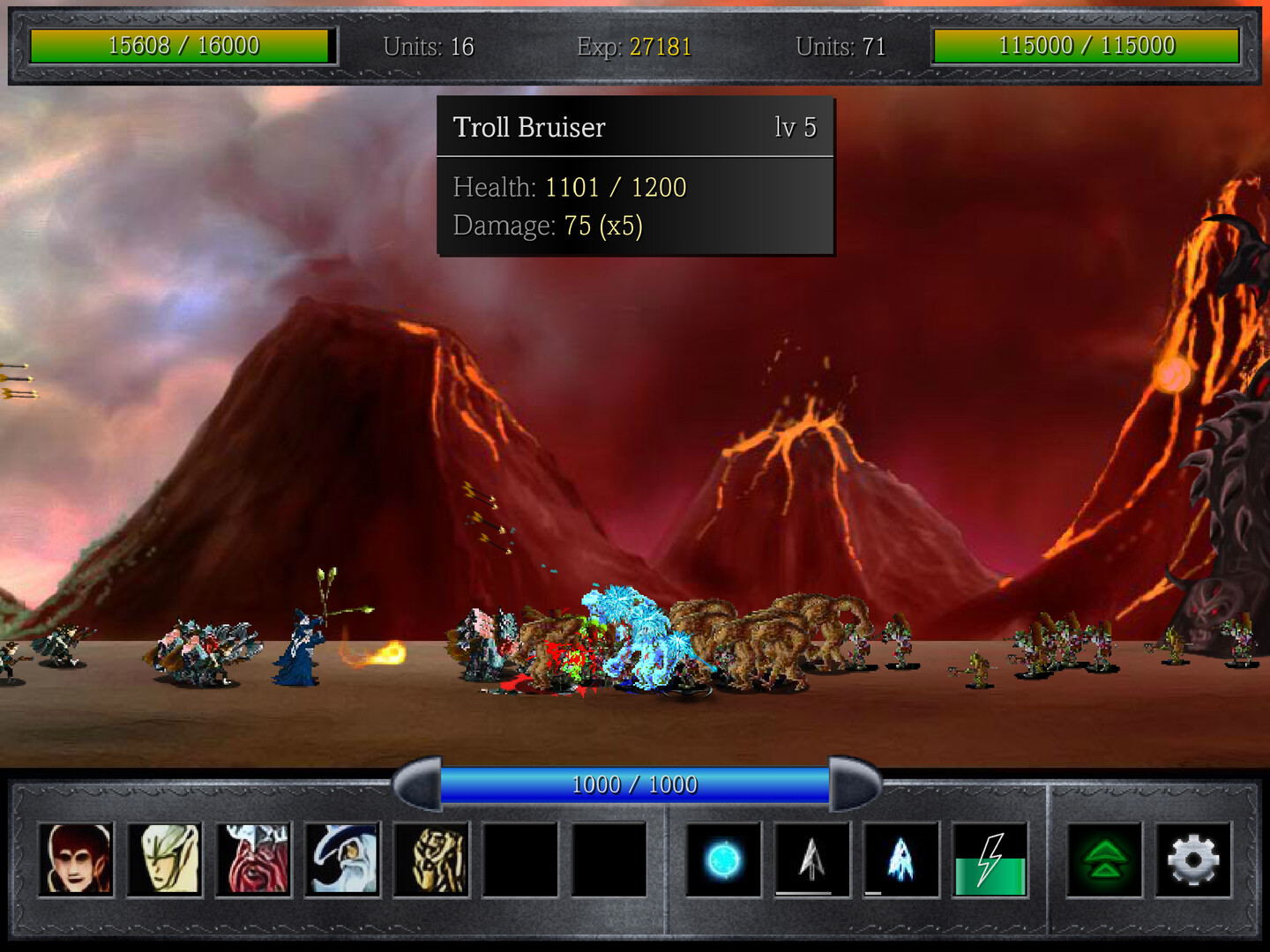Click the Exp: 27181 counter
Screen dimensions: 1270x952
pyautogui.click(x=633, y=48)
